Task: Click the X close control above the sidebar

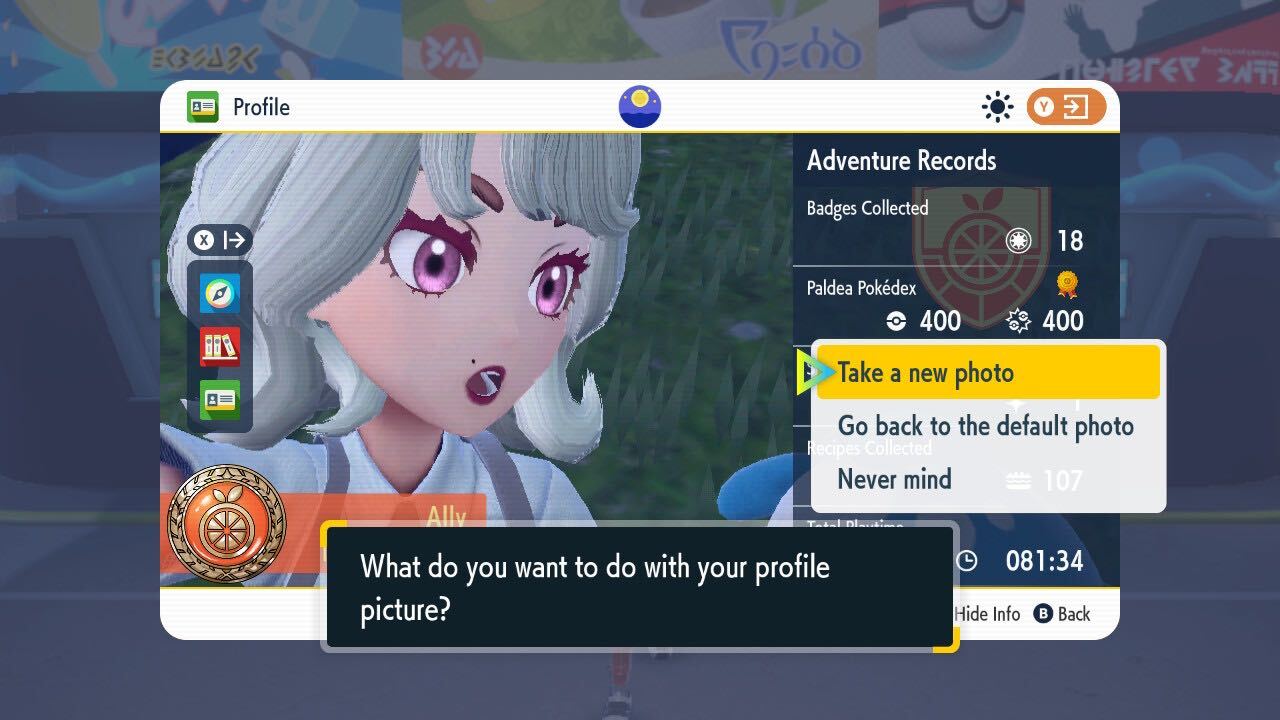Action: pyautogui.click(x=205, y=240)
